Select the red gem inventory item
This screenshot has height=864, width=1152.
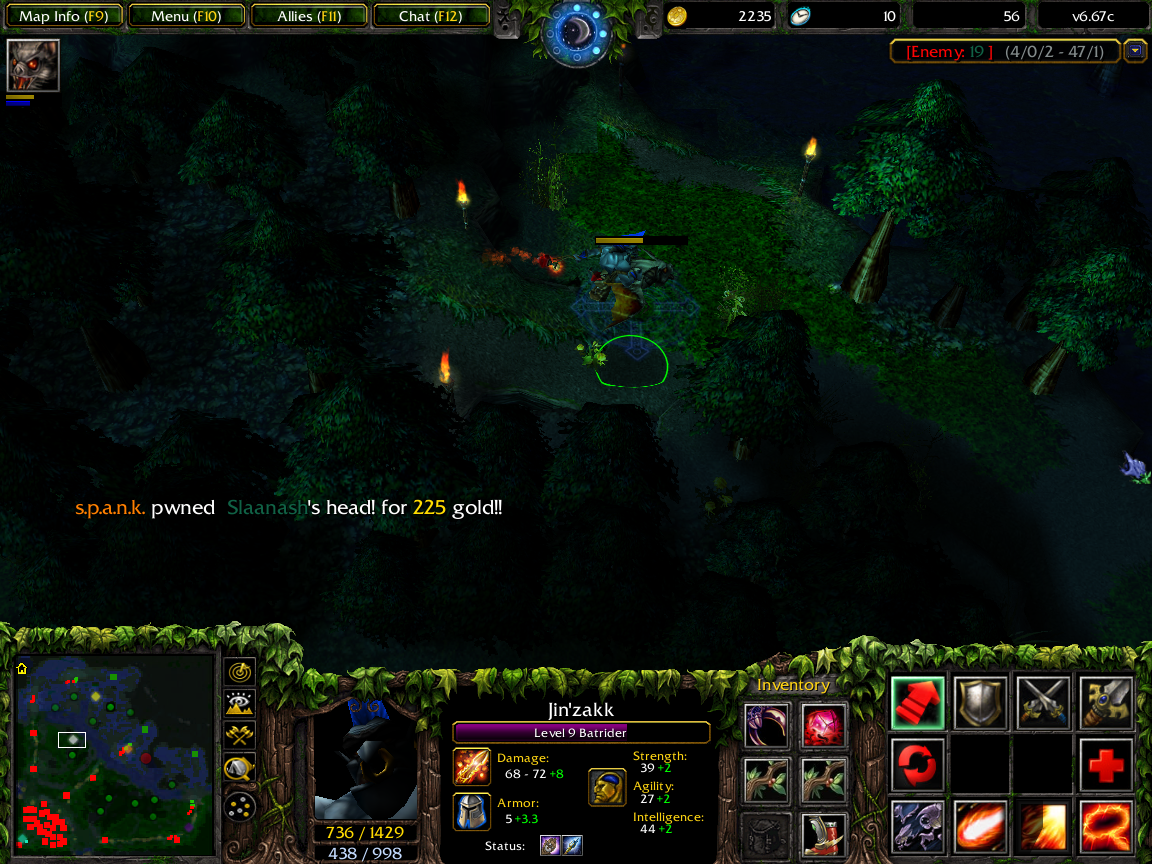(825, 725)
